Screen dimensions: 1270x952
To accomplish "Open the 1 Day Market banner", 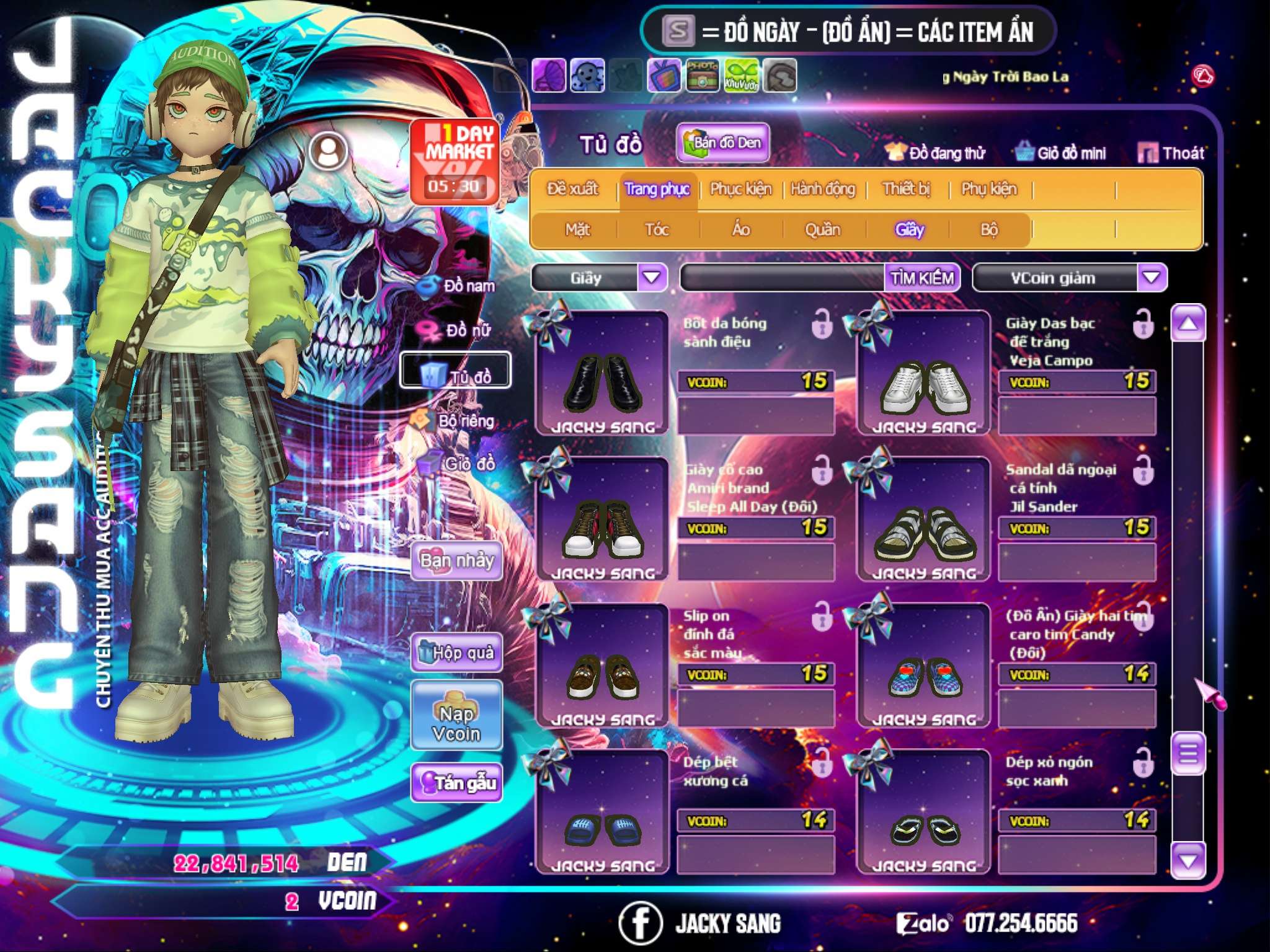I will pyautogui.click(x=456, y=160).
